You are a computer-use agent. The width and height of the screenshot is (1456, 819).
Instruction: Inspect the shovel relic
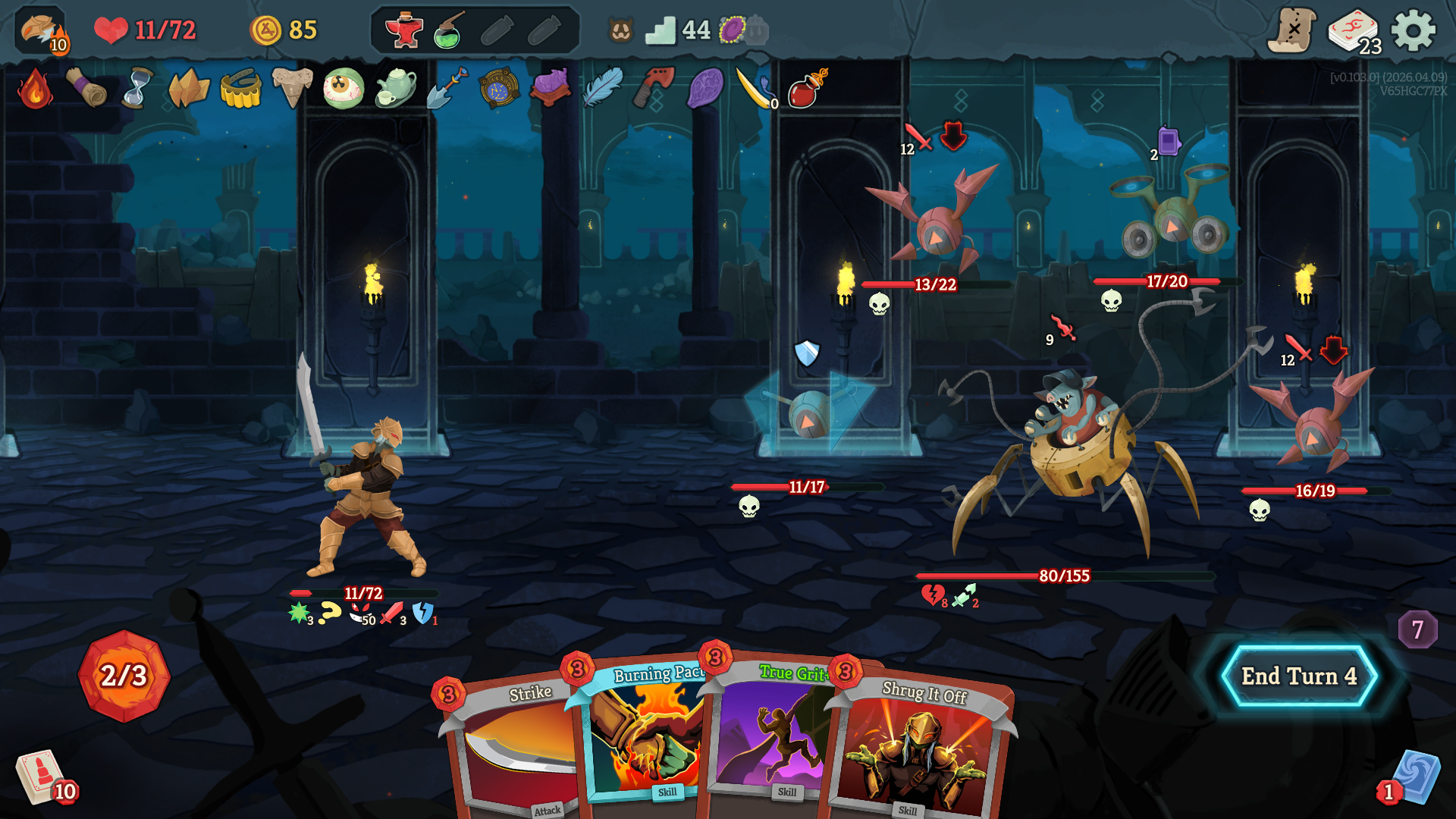coord(447,89)
